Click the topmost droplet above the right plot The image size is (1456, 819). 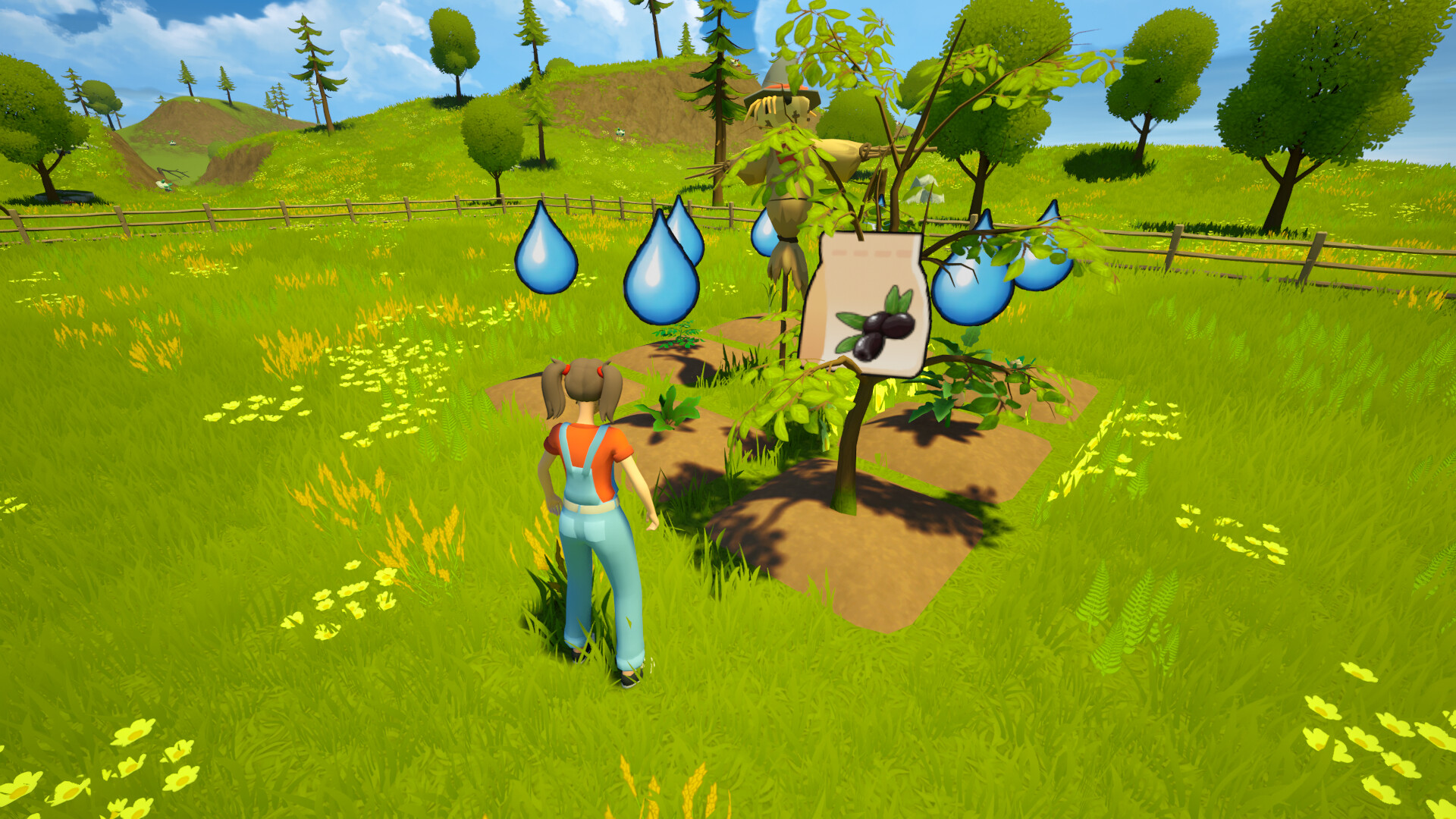click(1044, 227)
